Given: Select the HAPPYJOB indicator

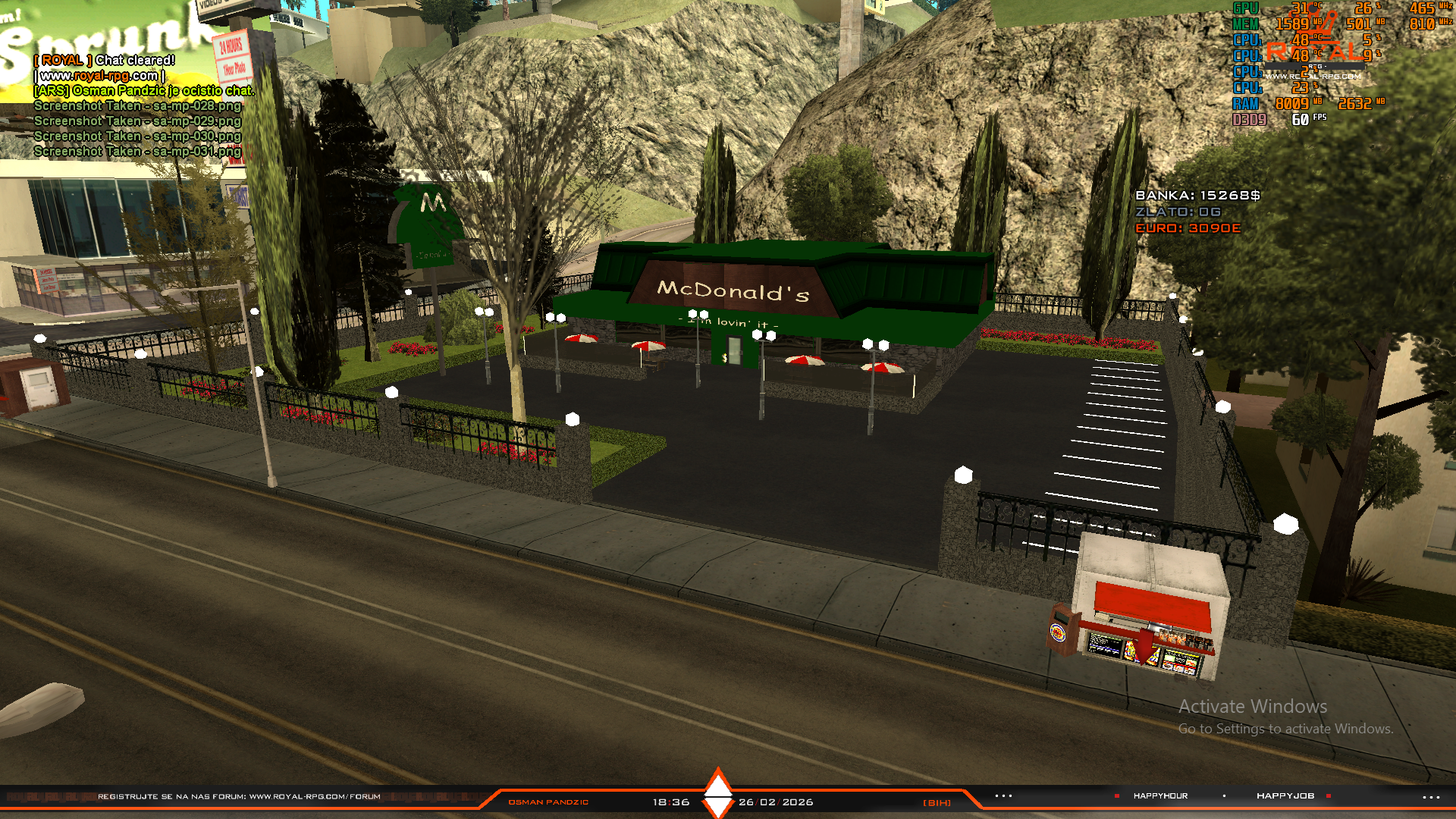Looking at the screenshot, I should pyautogui.click(x=1285, y=795).
